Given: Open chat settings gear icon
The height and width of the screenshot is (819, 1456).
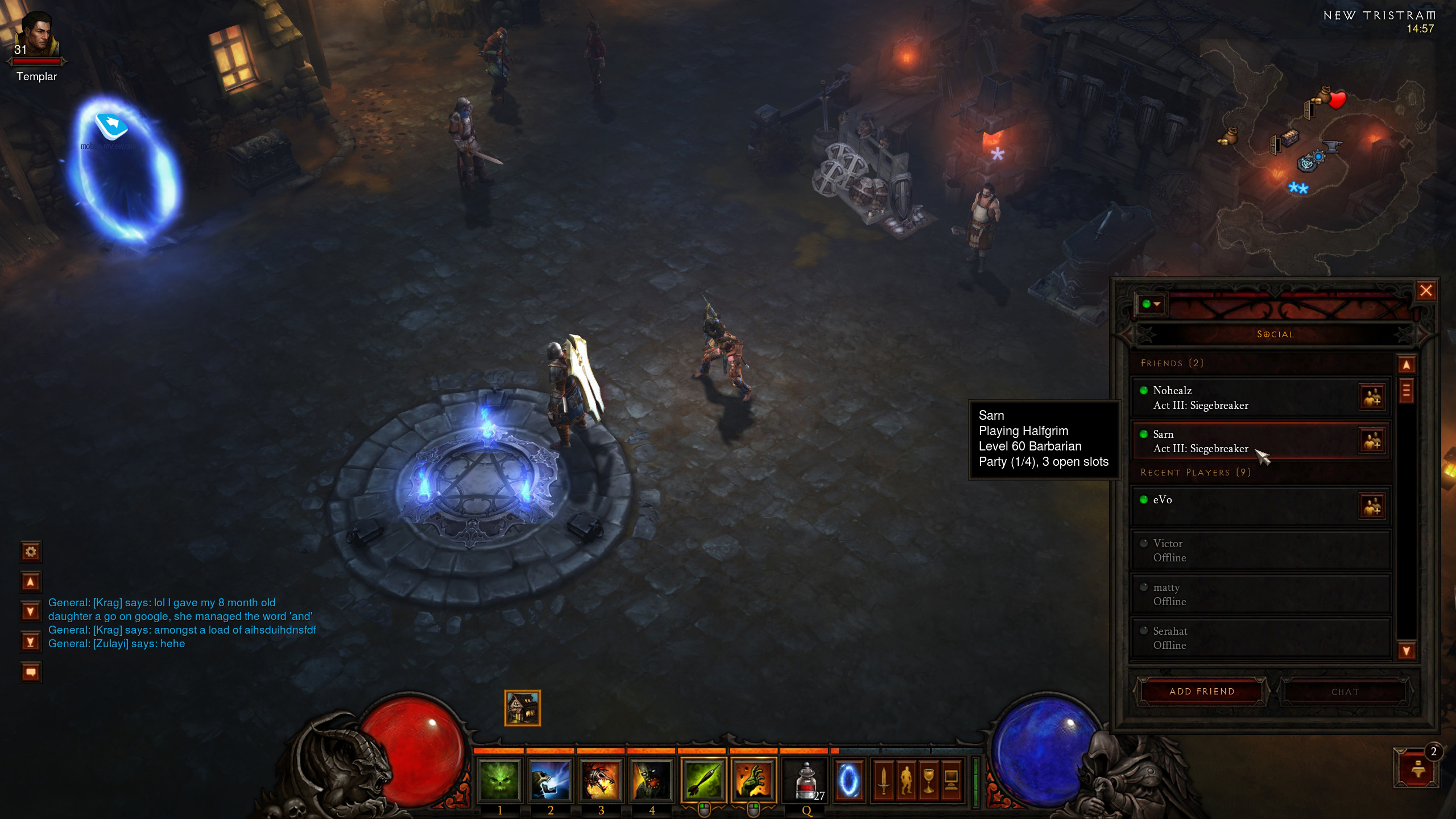Looking at the screenshot, I should pos(31,551).
